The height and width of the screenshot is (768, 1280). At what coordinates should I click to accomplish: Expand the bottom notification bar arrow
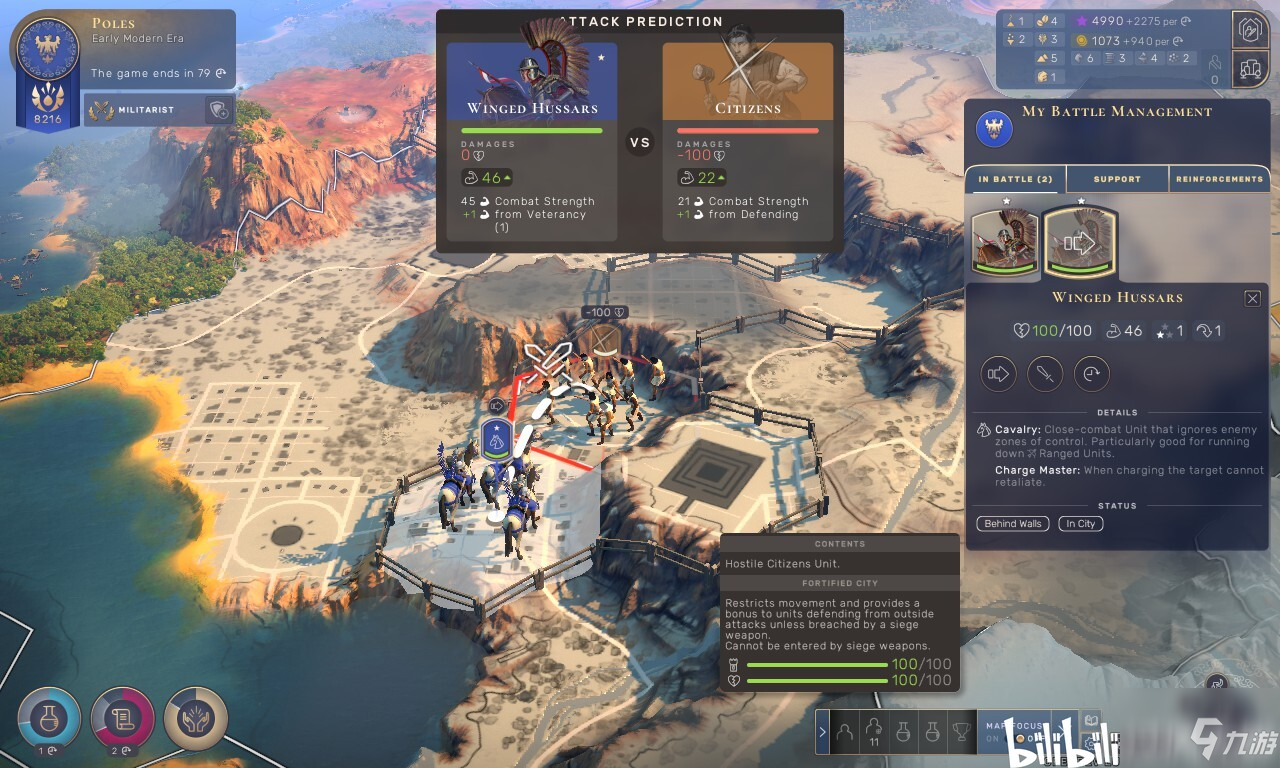823,732
